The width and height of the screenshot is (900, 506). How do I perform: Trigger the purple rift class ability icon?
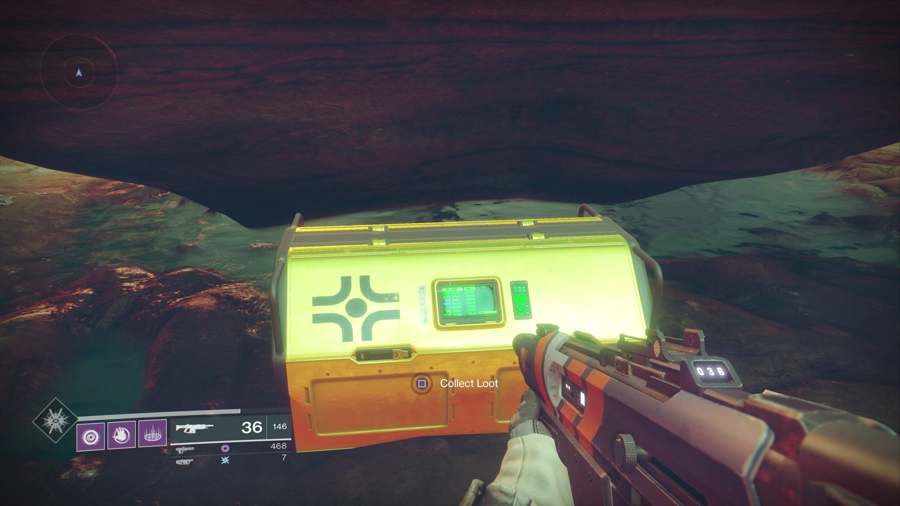pos(153,434)
